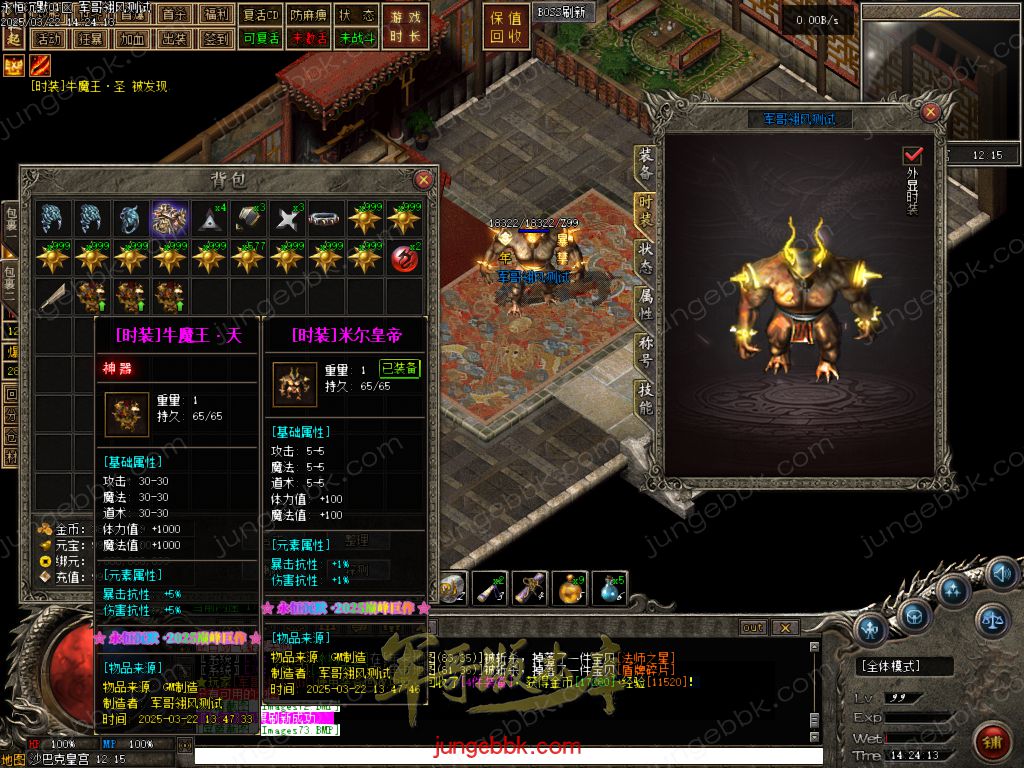Image resolution: width=1024 pixels, height=768 pixels.
Task: Open the 福利 welfare menu
Action: tap(214, 14)
